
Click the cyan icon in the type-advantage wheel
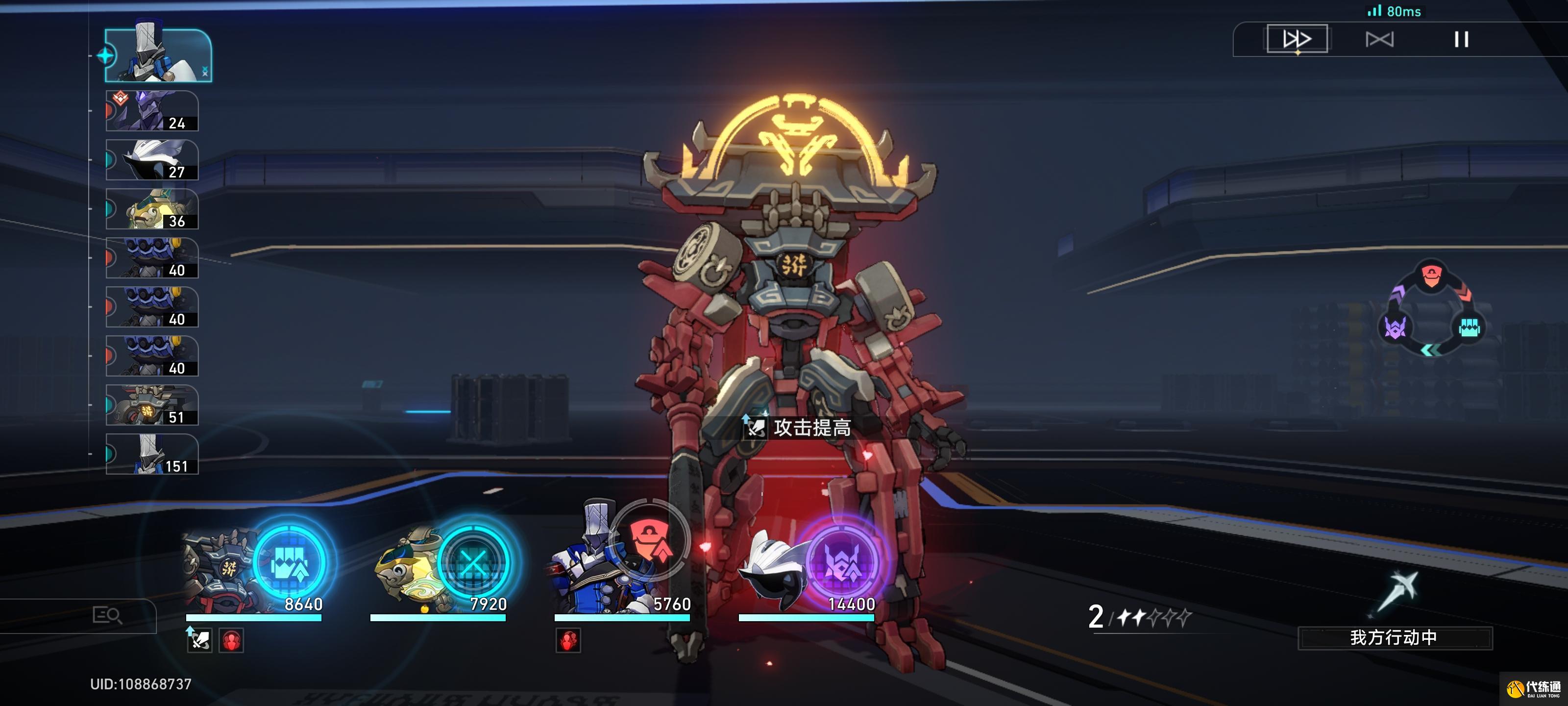click(x=1469, y=328)
